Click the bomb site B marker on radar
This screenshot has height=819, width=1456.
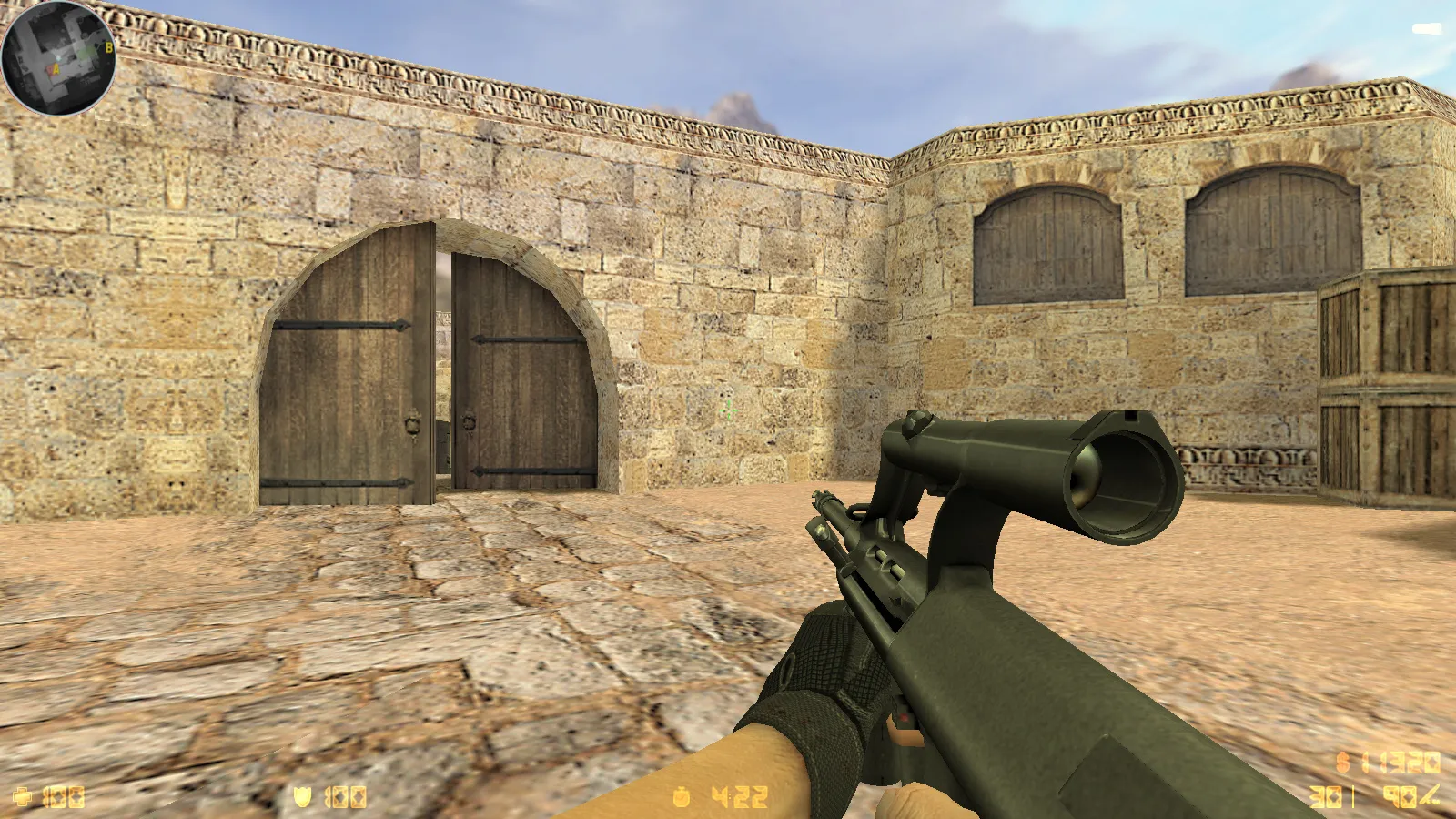tap(109, 47)
